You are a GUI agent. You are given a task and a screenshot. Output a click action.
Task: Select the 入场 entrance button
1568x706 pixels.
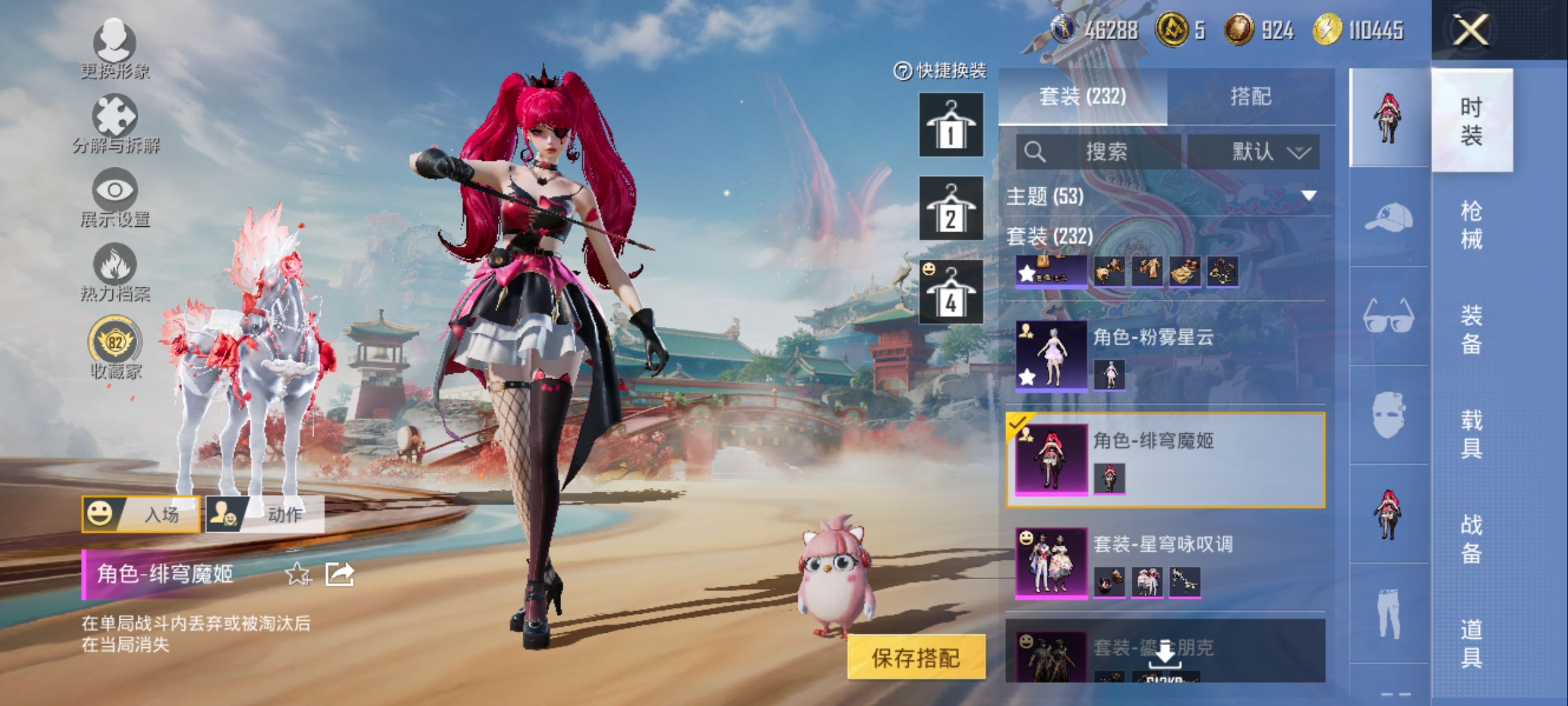[141, 514]
